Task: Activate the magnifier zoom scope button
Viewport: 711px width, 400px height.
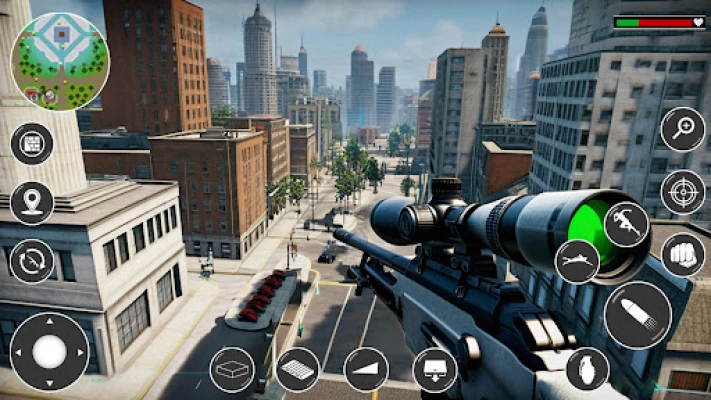Action: (683, 129)
